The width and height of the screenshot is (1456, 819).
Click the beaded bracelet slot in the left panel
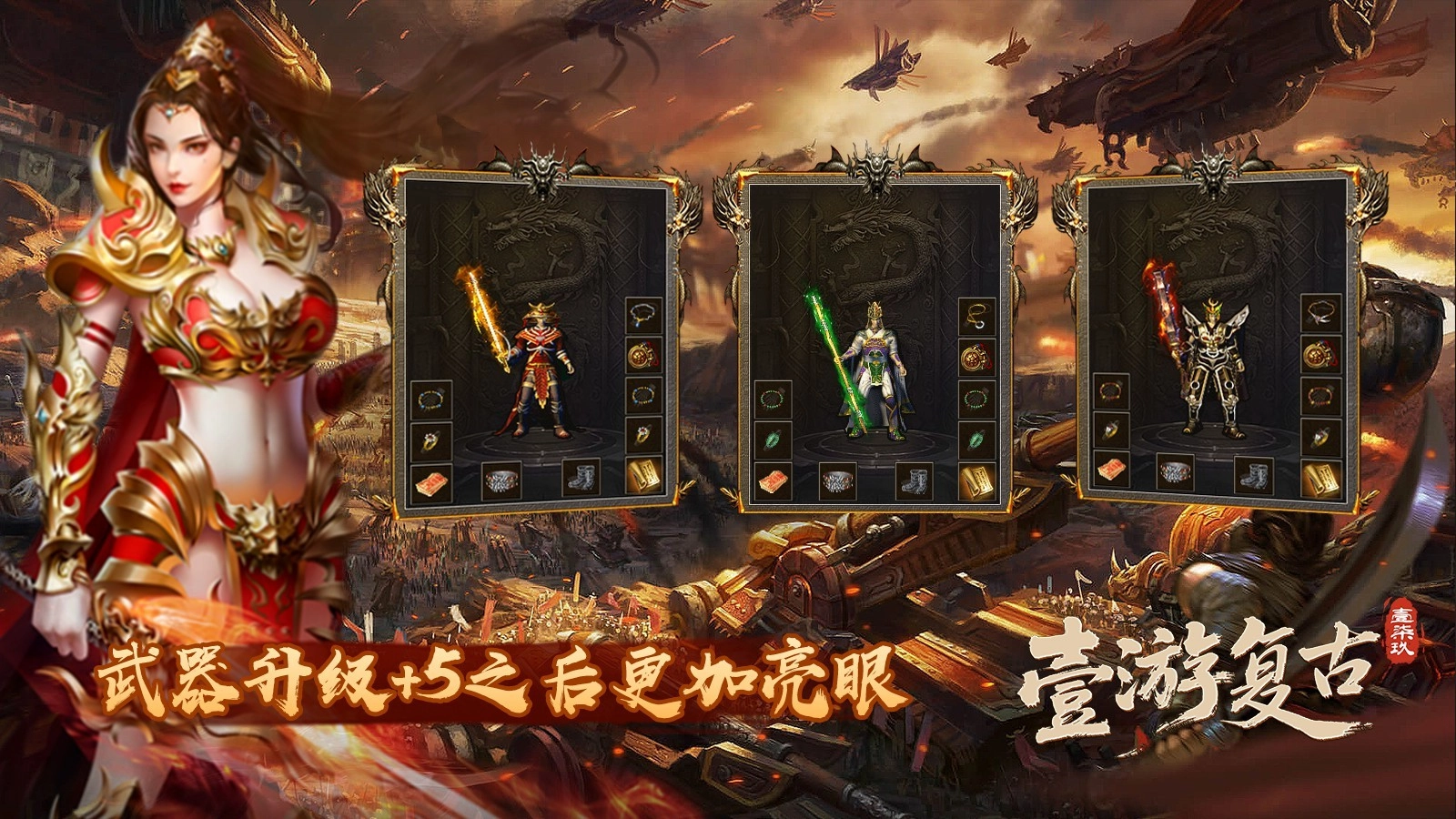click(x=430, y=398)
